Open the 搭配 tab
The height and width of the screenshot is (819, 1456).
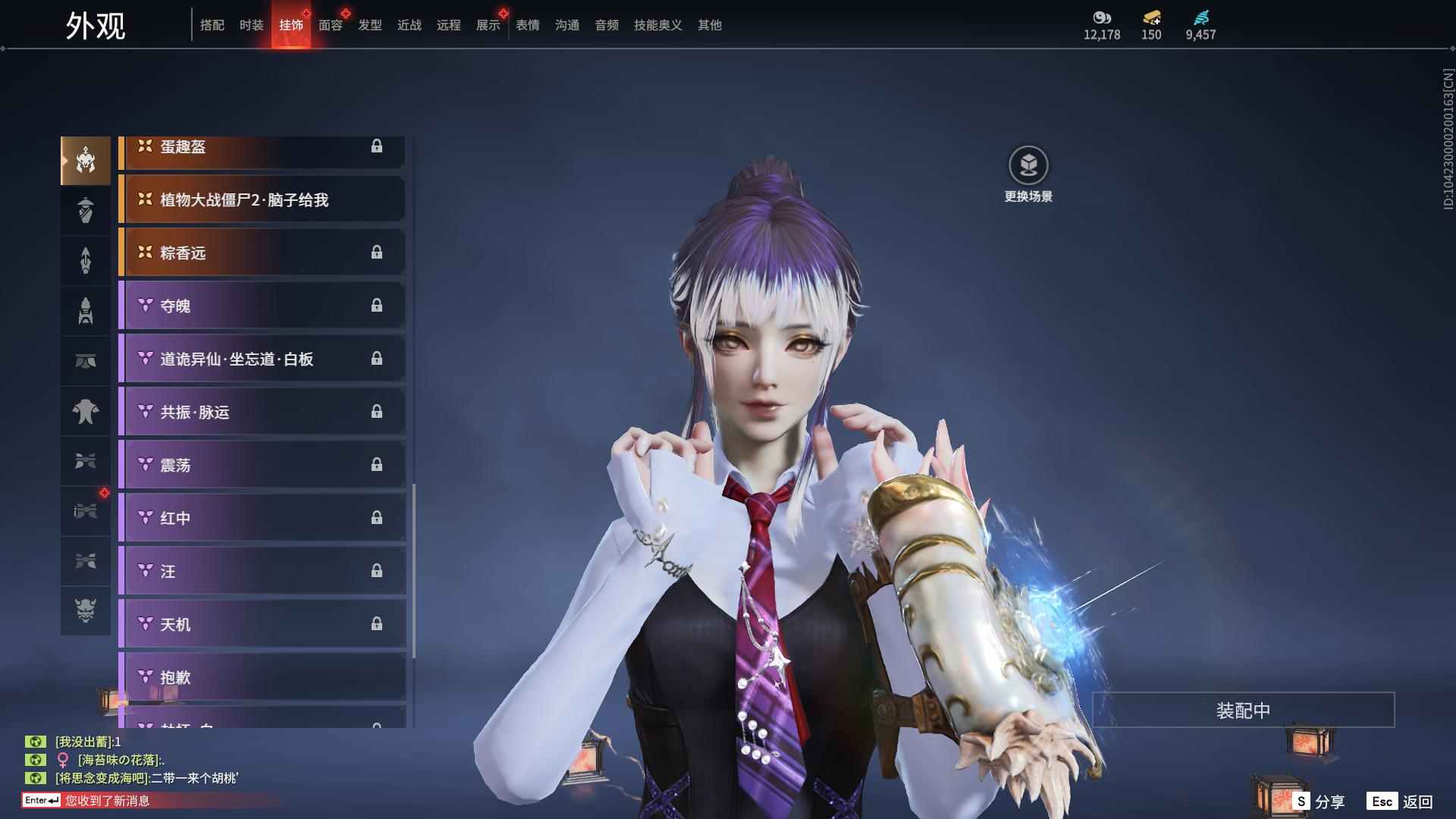pos(212,26)
